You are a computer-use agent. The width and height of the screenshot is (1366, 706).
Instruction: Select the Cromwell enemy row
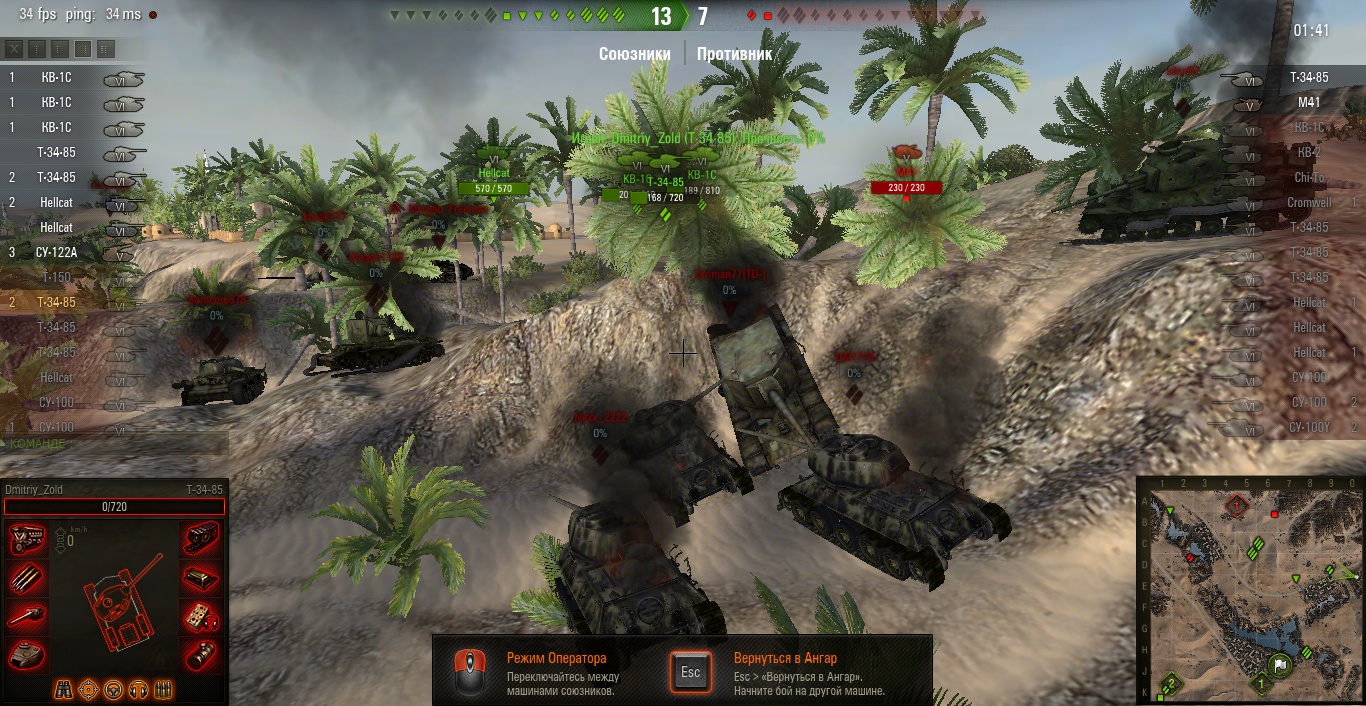[x=1307, y=202]
